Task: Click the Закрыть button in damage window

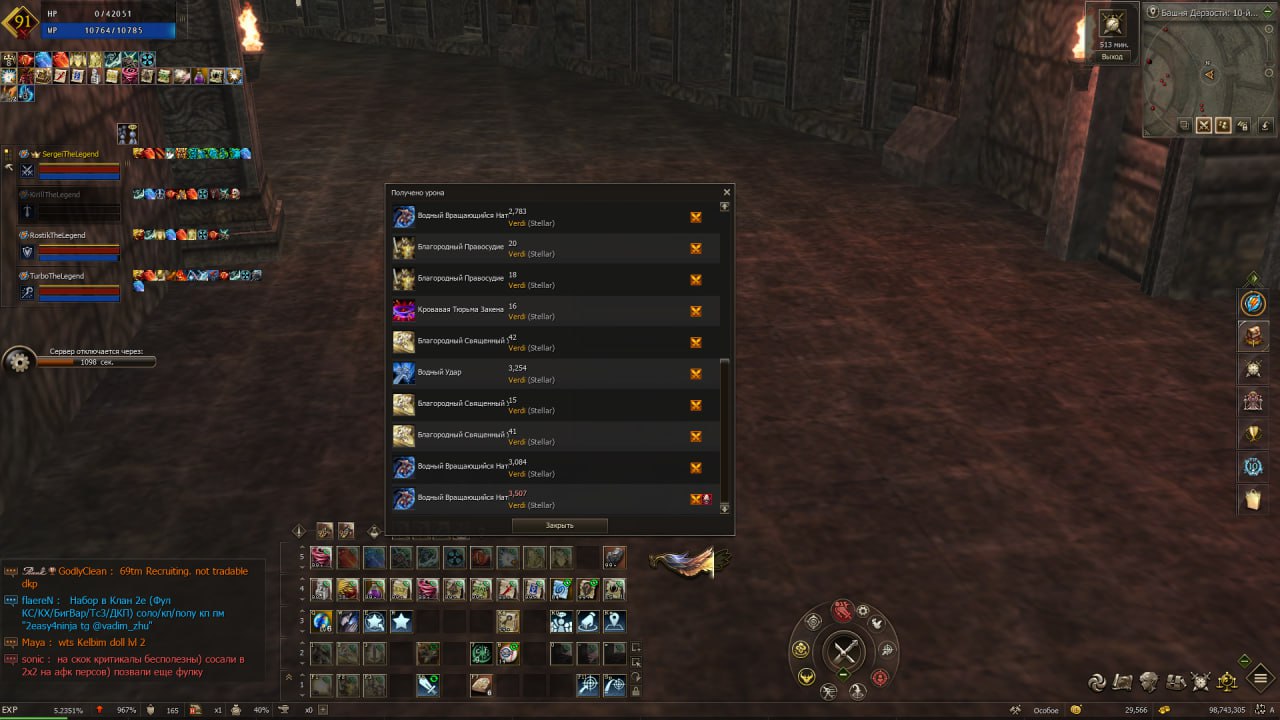Action: 559,525
